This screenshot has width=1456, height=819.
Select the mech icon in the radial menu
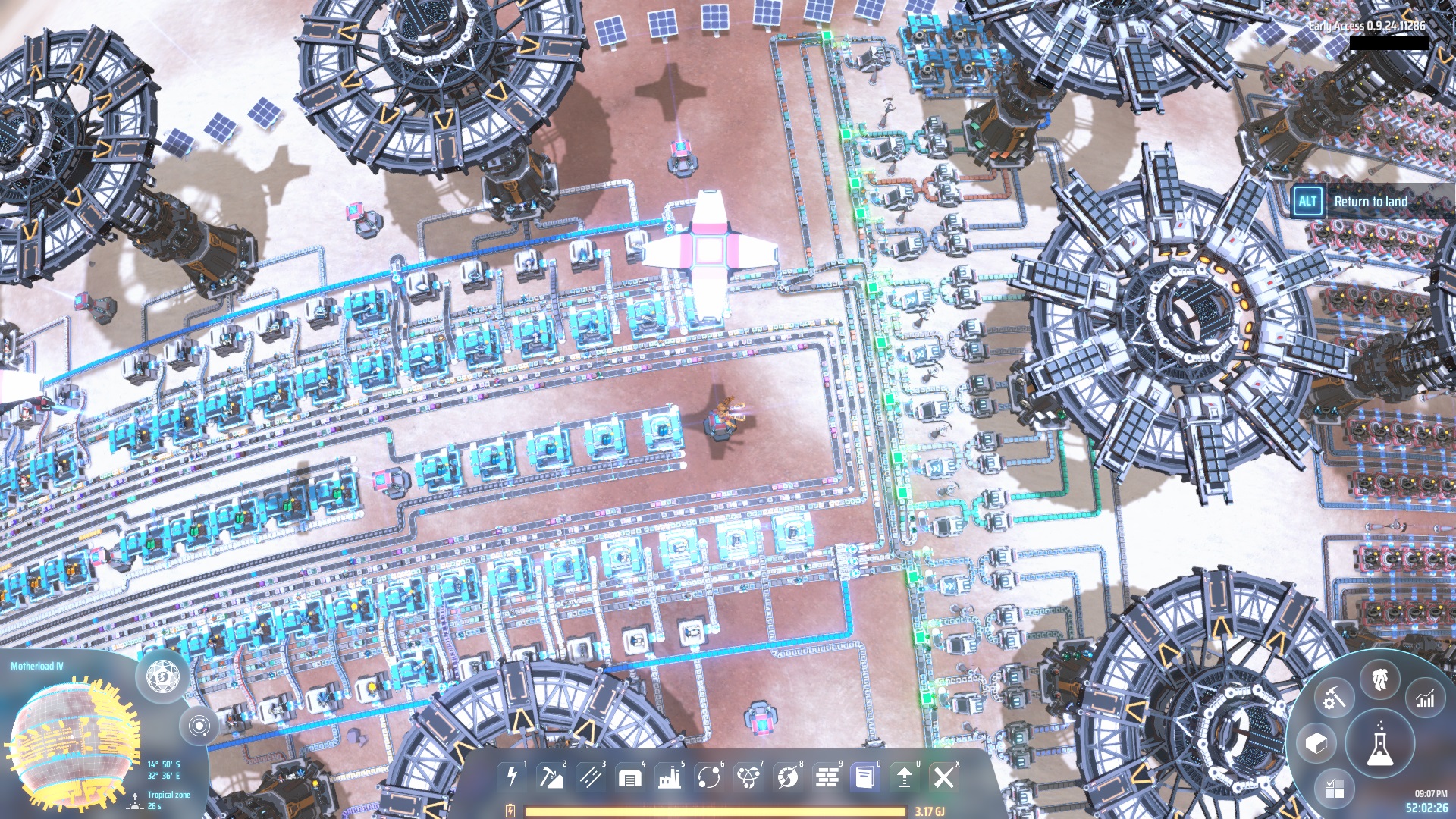click(1379, 679)
